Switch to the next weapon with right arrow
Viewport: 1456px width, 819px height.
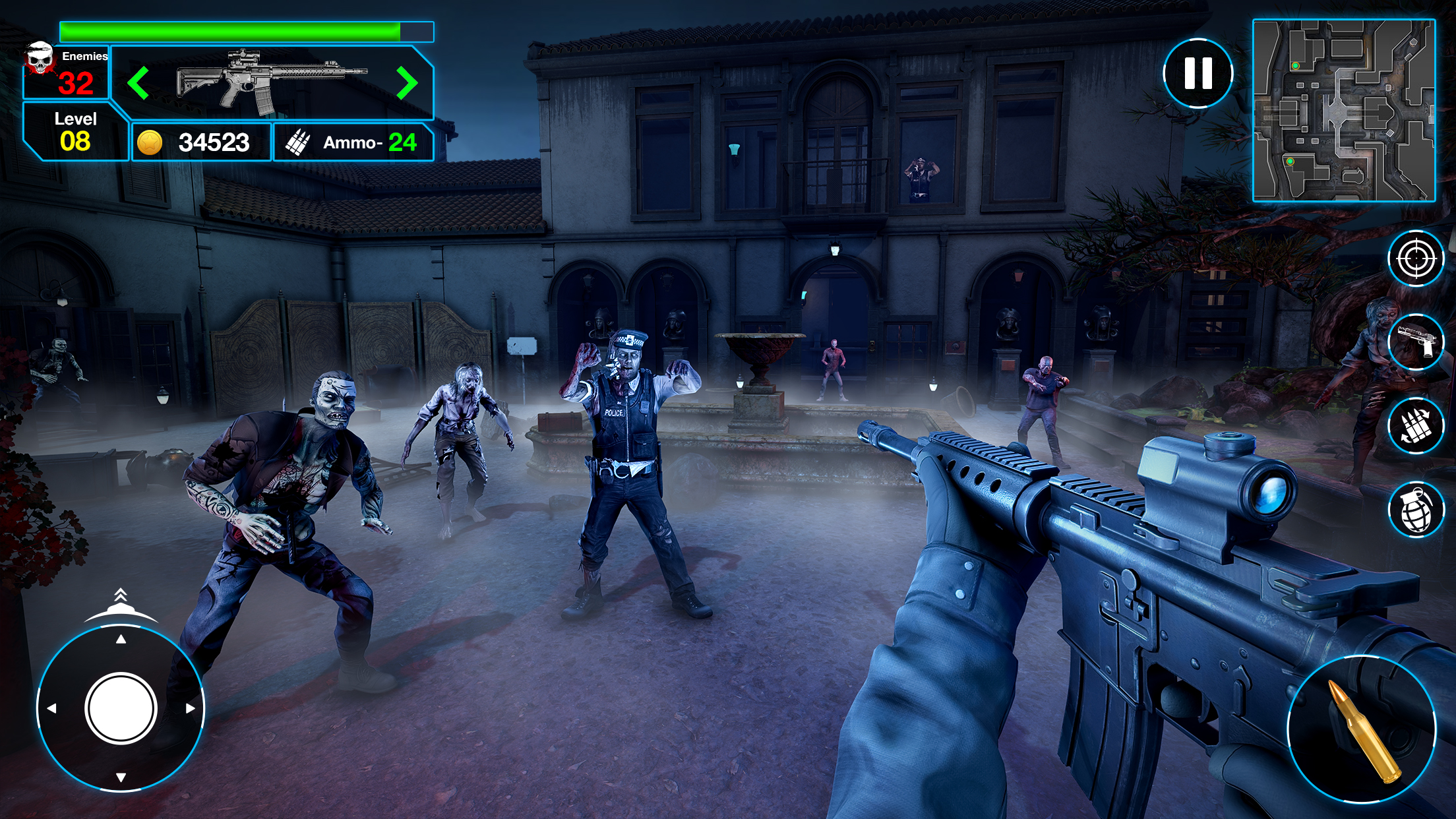tap(407, 83)
